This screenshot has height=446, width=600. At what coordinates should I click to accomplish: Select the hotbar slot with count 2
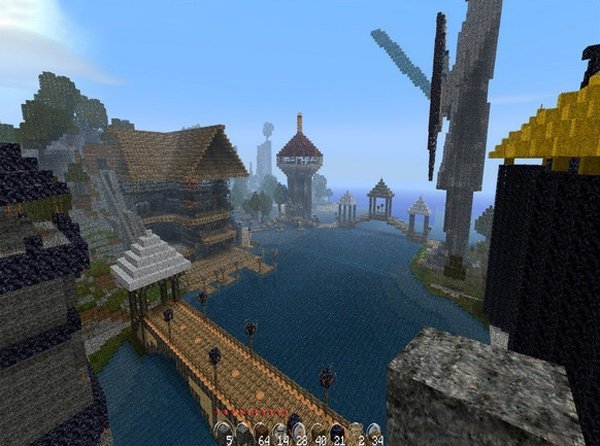click(355, 433)
